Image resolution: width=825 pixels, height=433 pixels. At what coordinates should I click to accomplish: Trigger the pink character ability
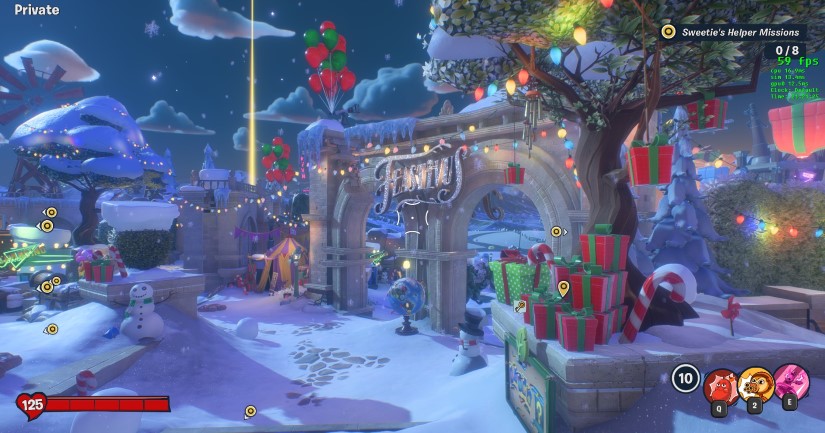point(791,383)
